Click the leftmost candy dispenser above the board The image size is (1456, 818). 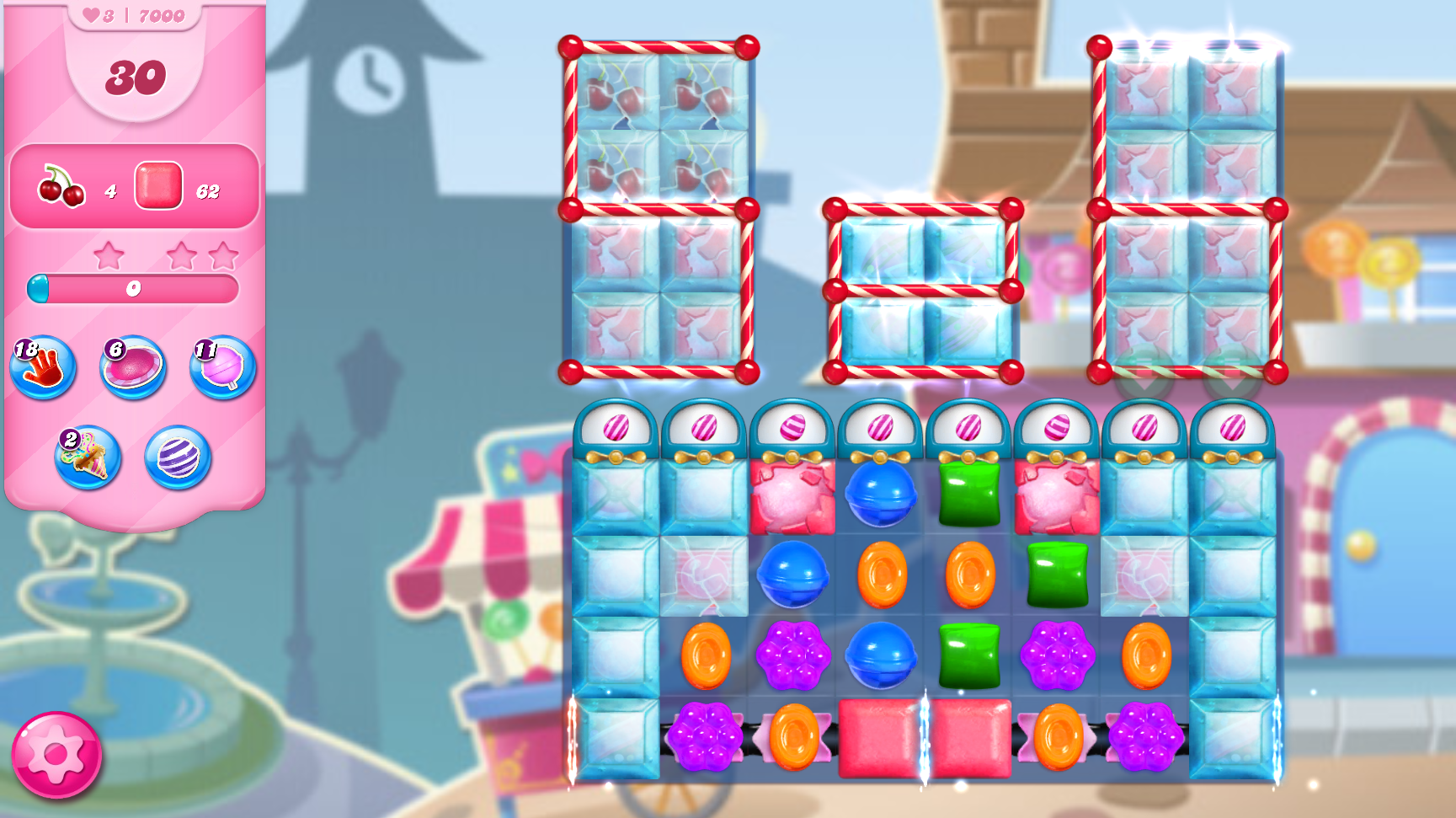coord(619,429)
